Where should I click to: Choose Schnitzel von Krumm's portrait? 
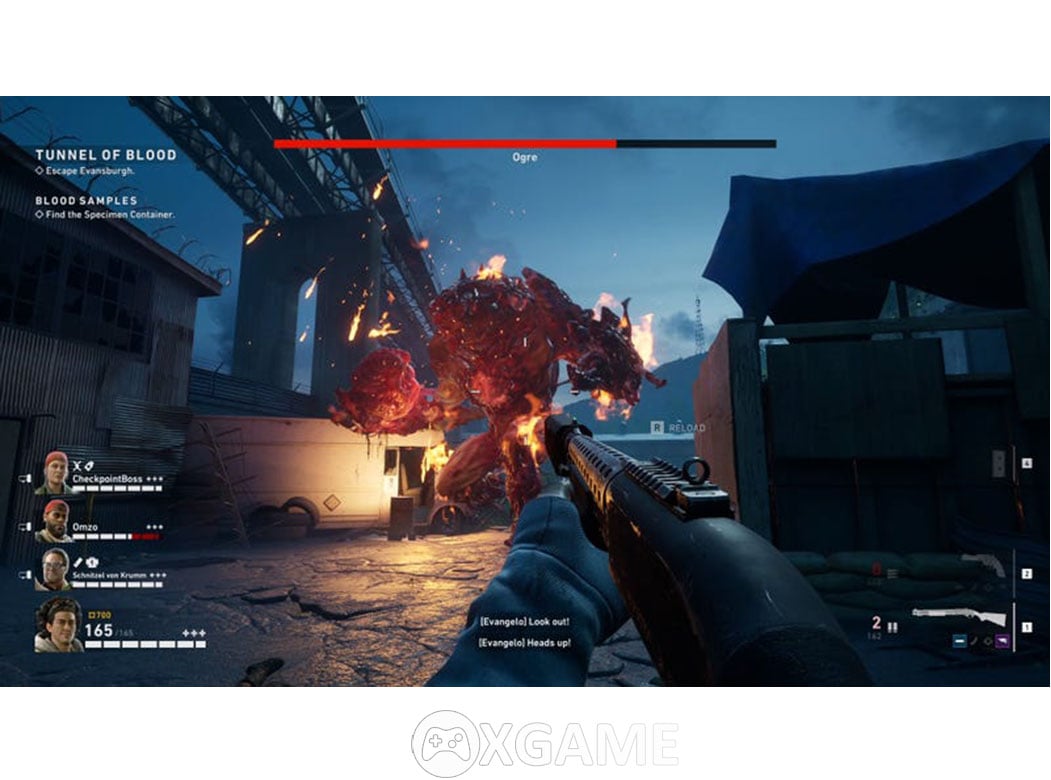click(x=56, y=569)
